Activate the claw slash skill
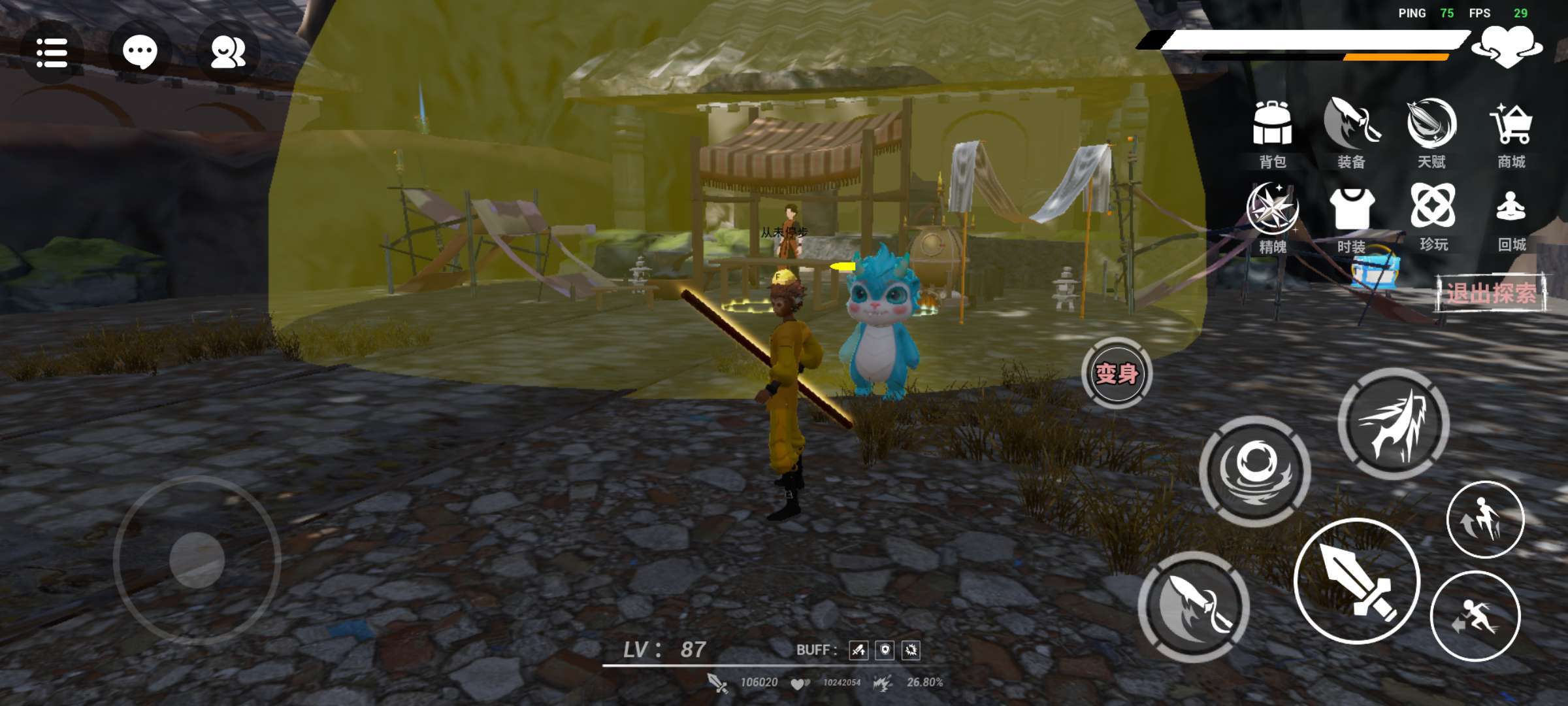Screen dimensions: 1568x706 (1394, 424)
